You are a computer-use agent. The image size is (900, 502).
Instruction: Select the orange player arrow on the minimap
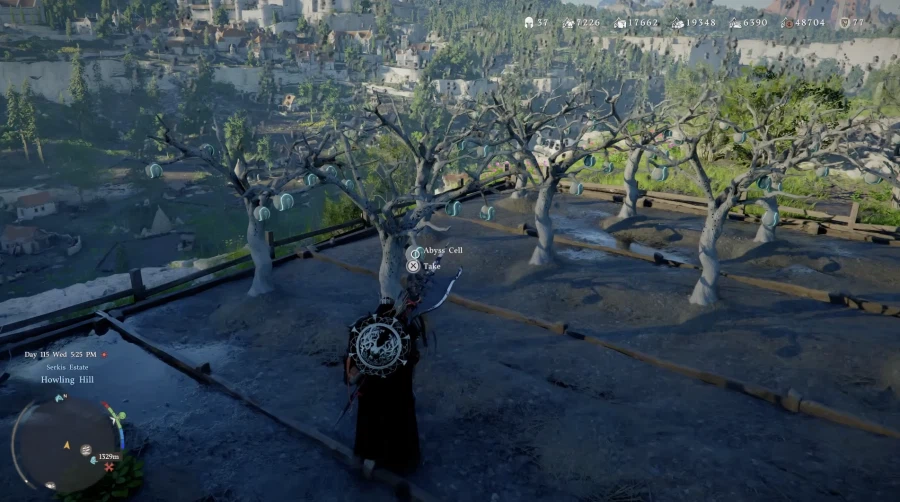(x=66, y=444)
